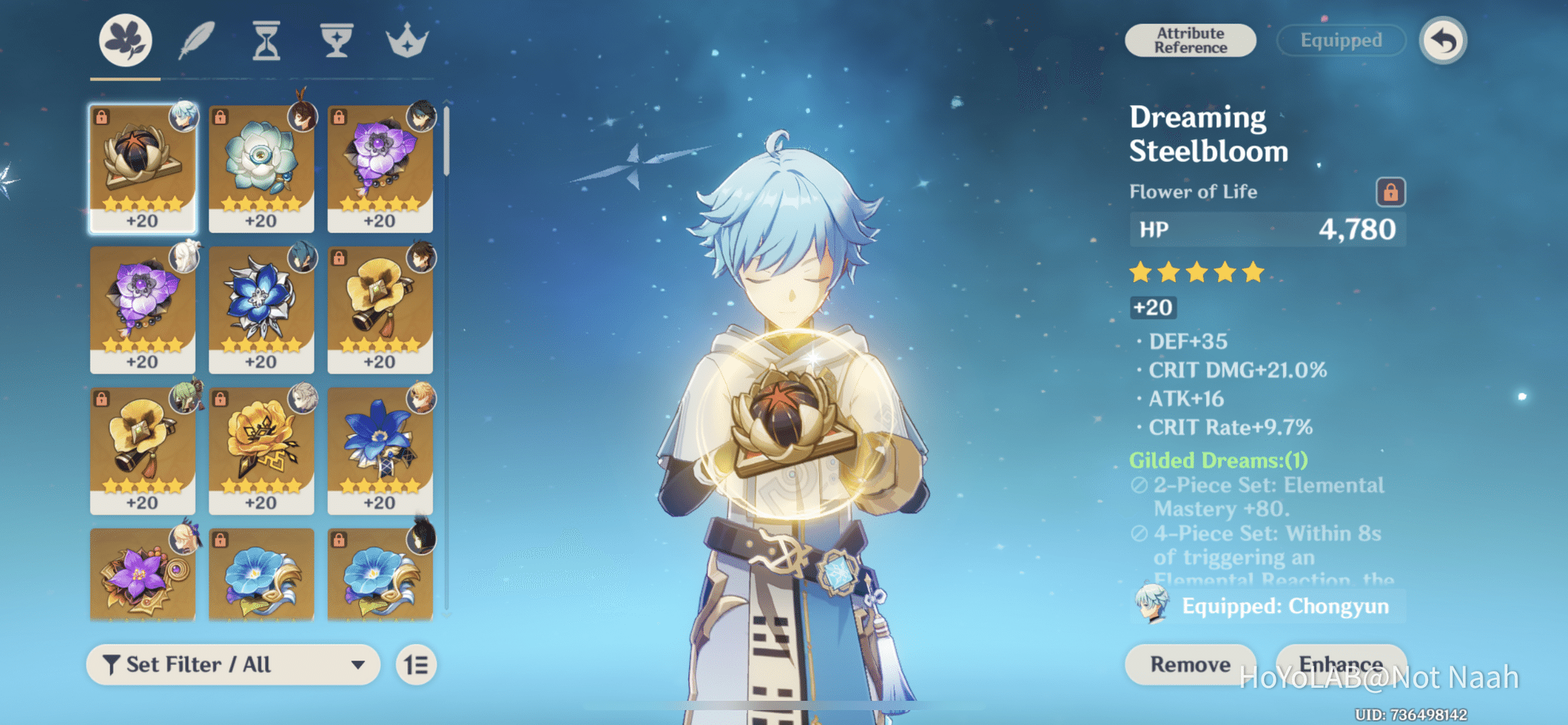The width and height of the screenshot is (1568, 725).
Task: Select the Dreaming Steelbloom flower slot
Action: coord(143,168)
